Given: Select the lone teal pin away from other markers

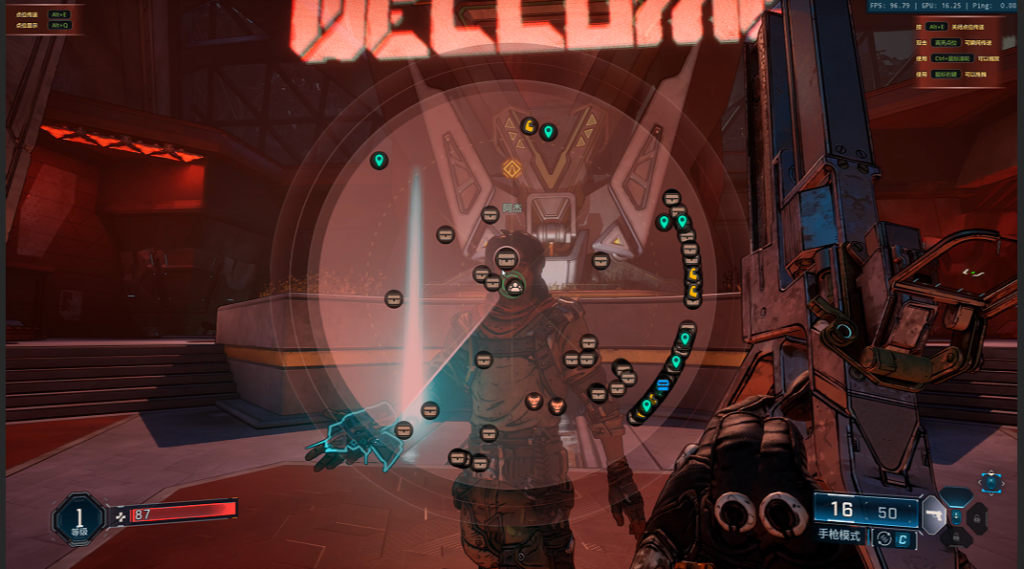Looking at the screenshot, I should tap(379, 160).
